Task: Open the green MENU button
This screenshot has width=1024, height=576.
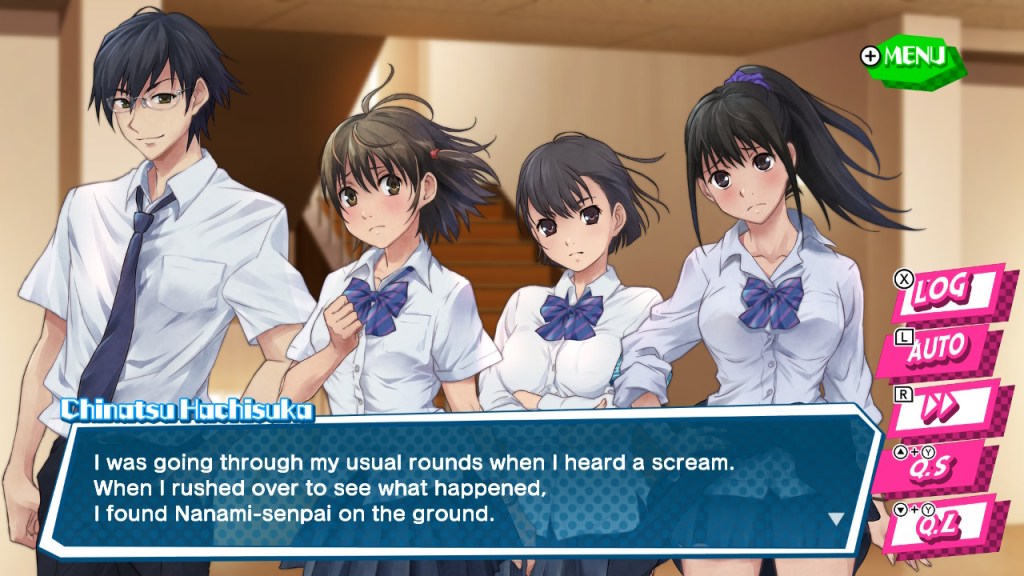Action: click(x=910, y=56)
